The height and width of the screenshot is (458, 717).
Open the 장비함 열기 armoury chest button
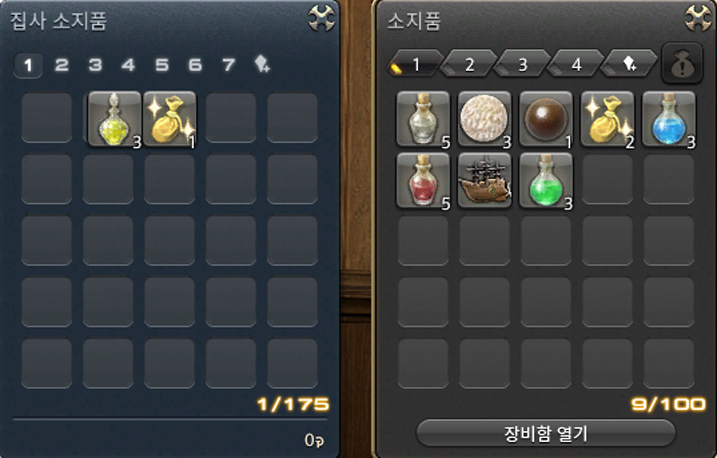(532, 433)
